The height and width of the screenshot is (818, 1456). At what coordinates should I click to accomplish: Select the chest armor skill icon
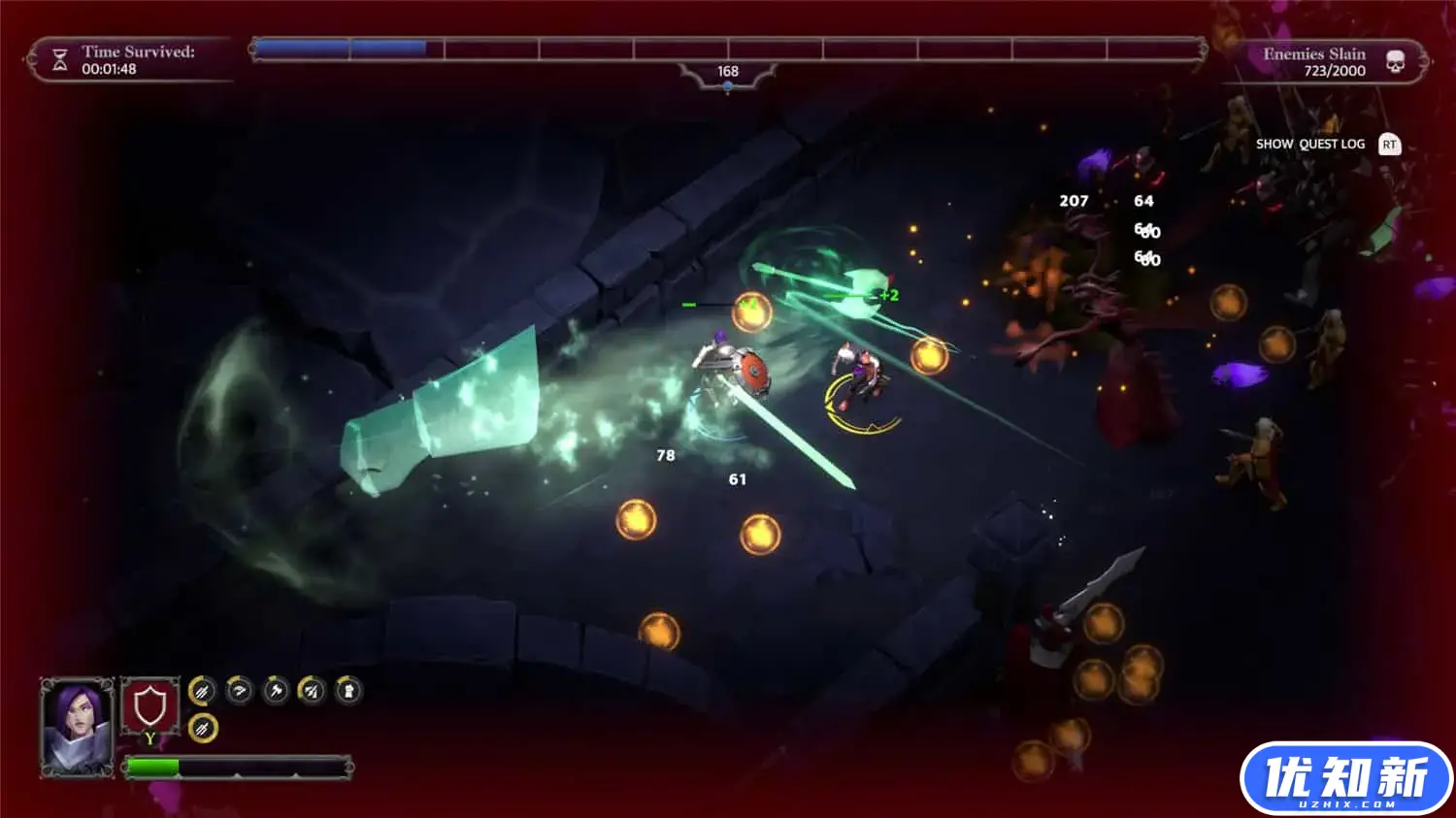click(348, 691)
